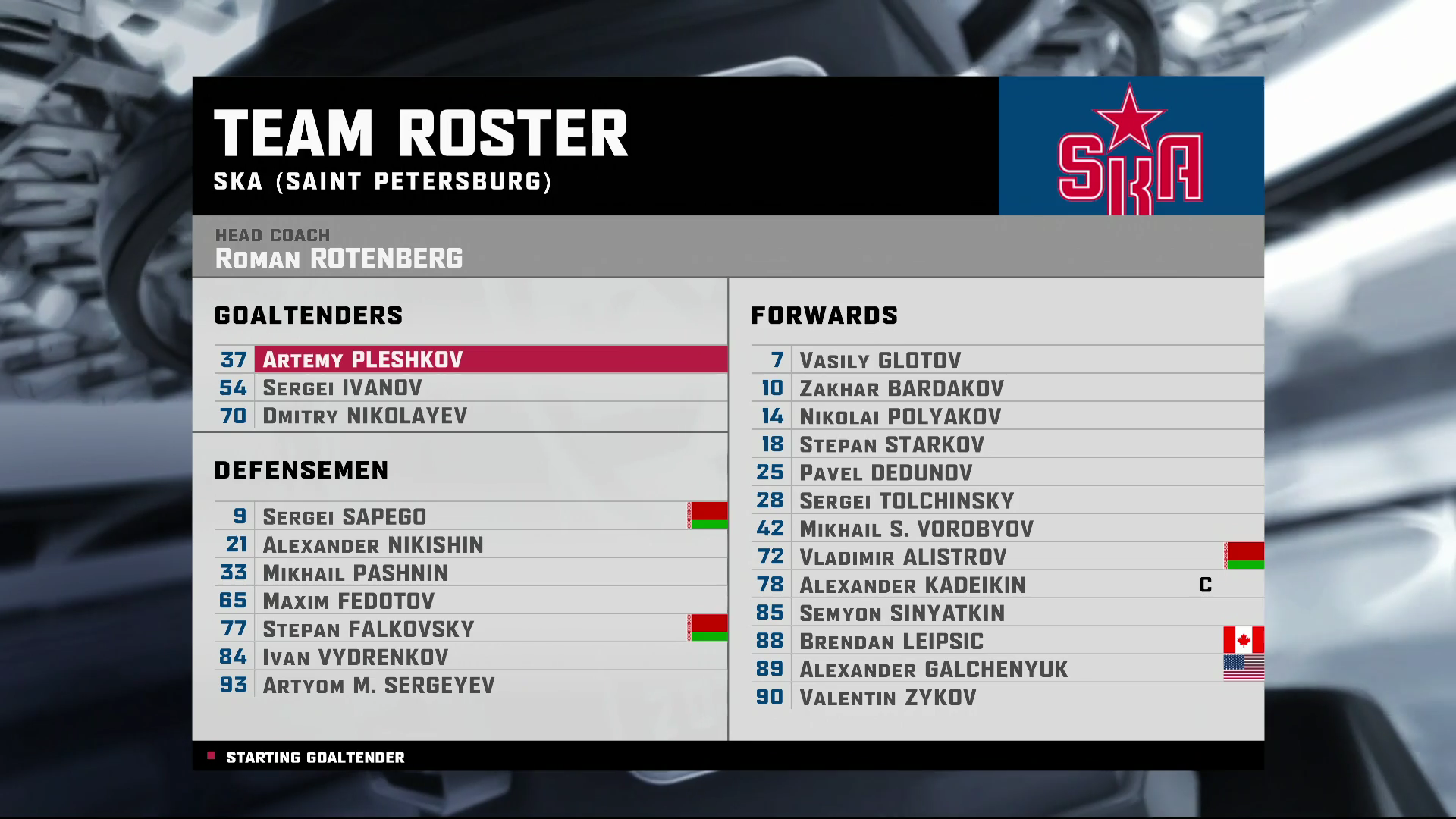Select Stepan Falkovsky row
This screenshot has width=1456, height=819.
(368, 629)
